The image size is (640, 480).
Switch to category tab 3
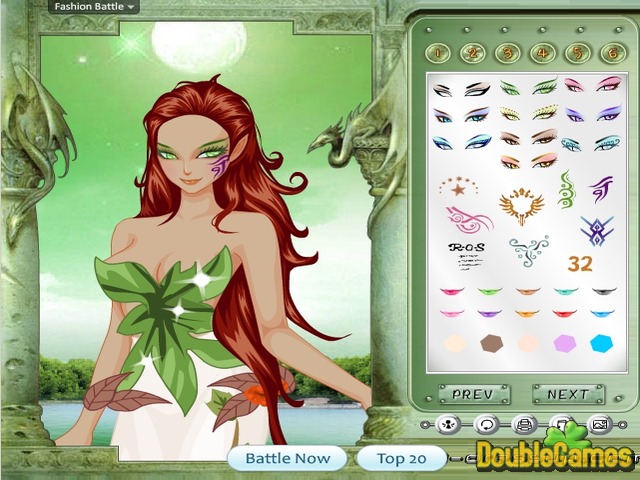pos(507,52)
